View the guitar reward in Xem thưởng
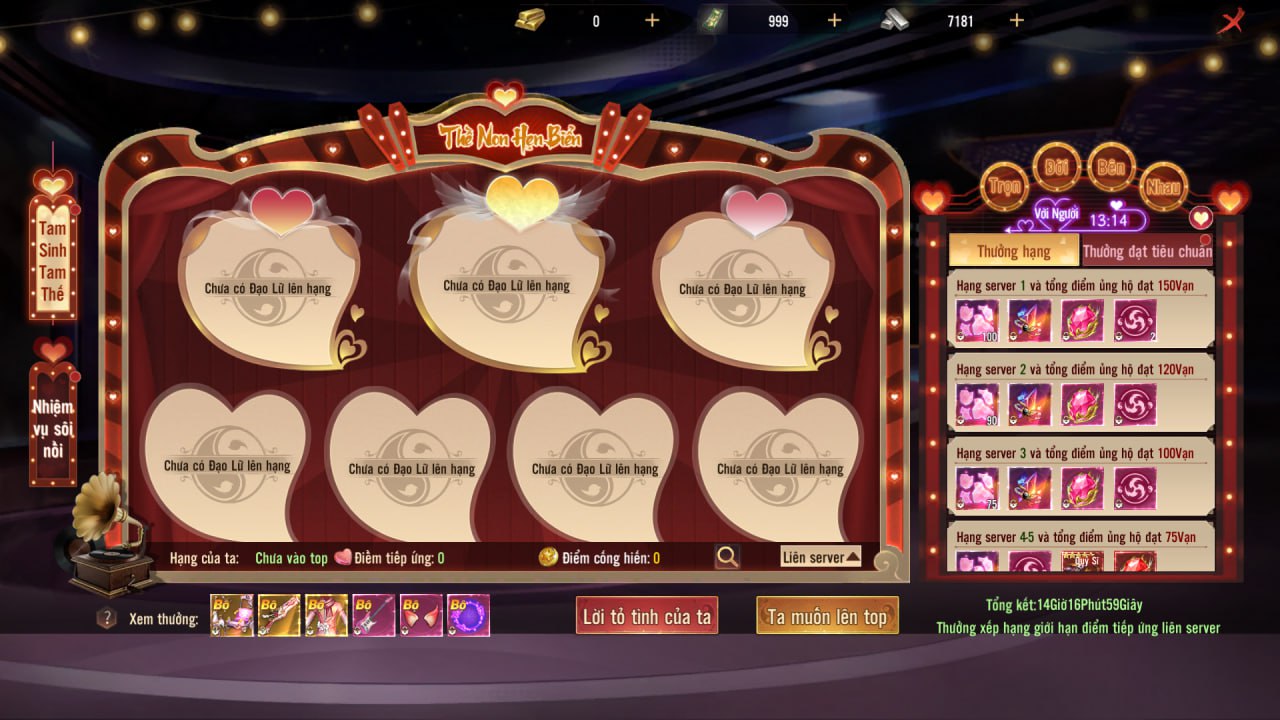 [373, 616]
